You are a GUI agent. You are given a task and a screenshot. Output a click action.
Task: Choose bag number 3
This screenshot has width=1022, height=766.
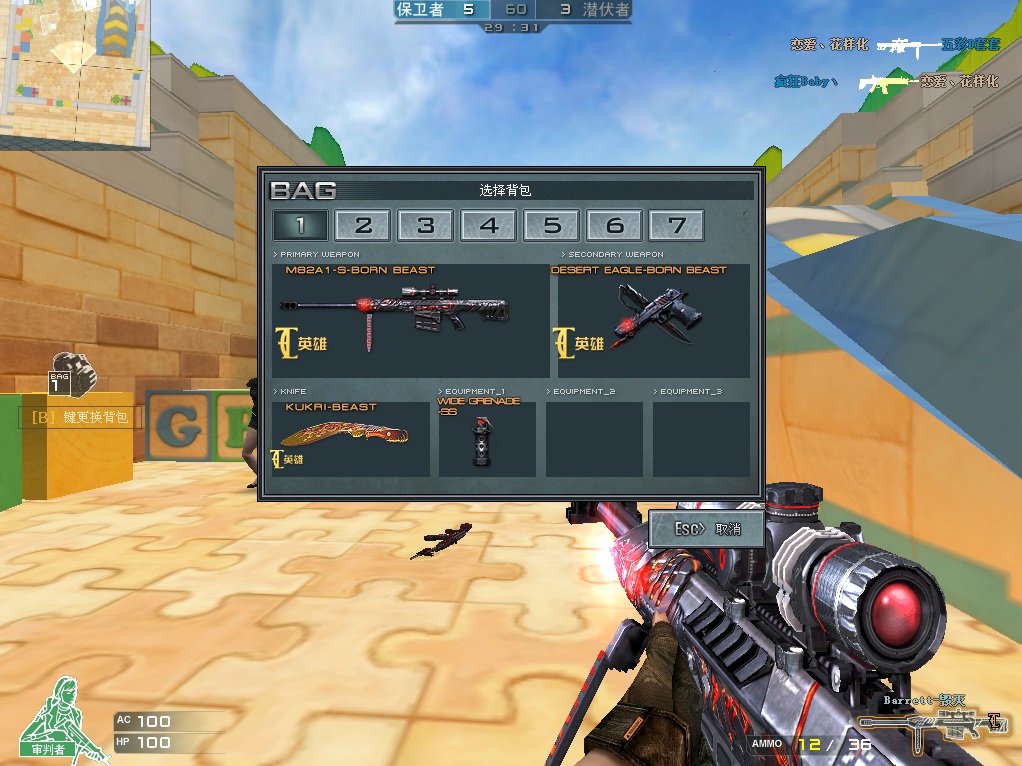click(426, 226)
